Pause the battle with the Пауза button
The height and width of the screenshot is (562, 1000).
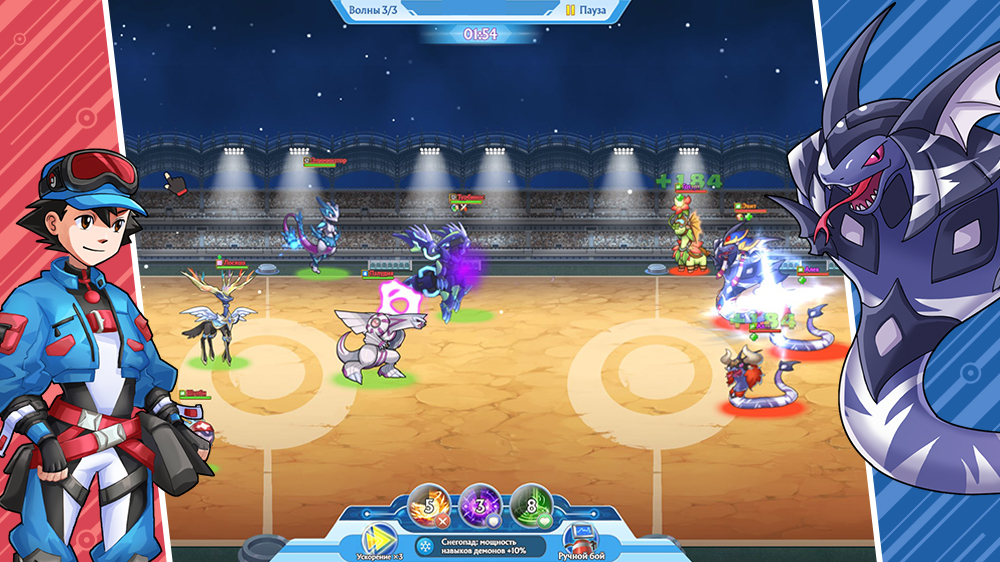coord(585,10)
